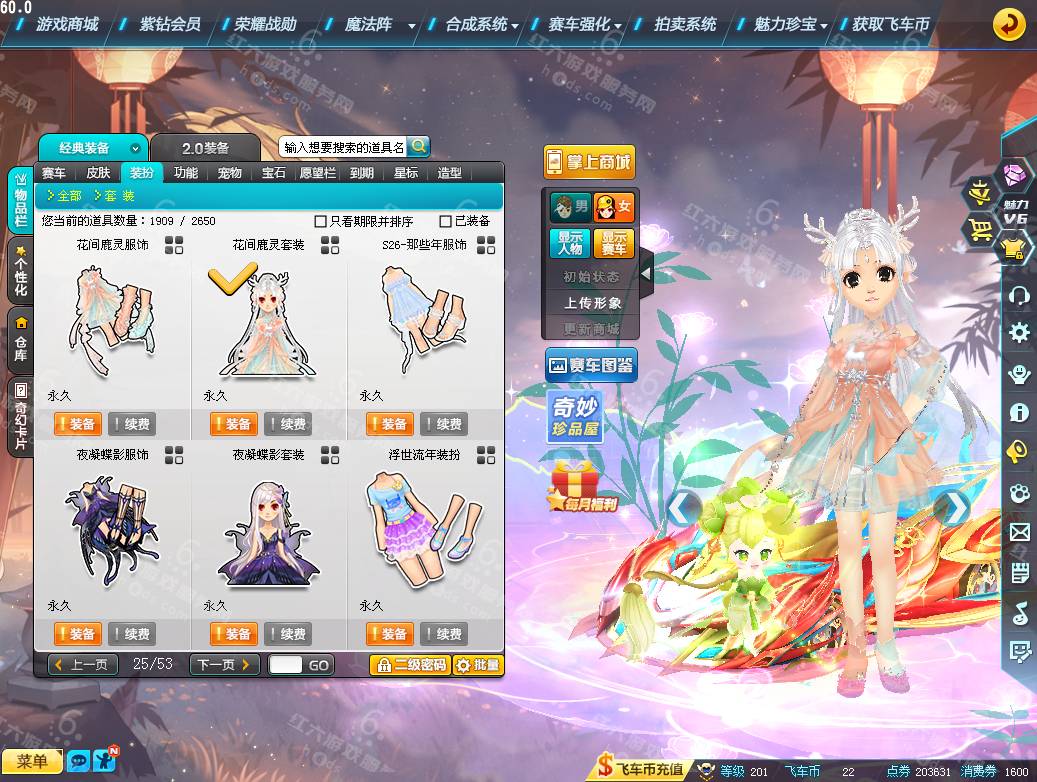The height and width of the screenshot is (782, 1037).
Task: Click the item search input box
Action: click(344, 147)
